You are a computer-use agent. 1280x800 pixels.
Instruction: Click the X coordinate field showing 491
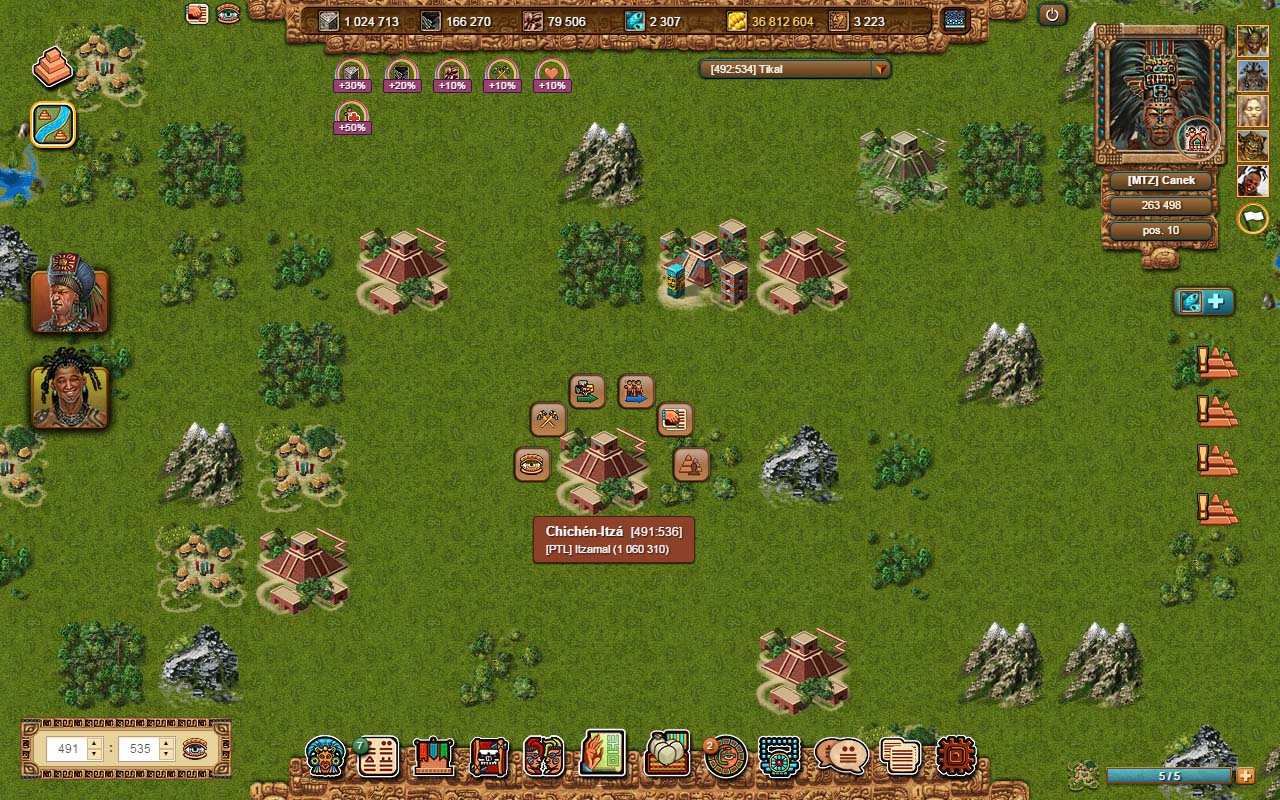tap(68, 748)
